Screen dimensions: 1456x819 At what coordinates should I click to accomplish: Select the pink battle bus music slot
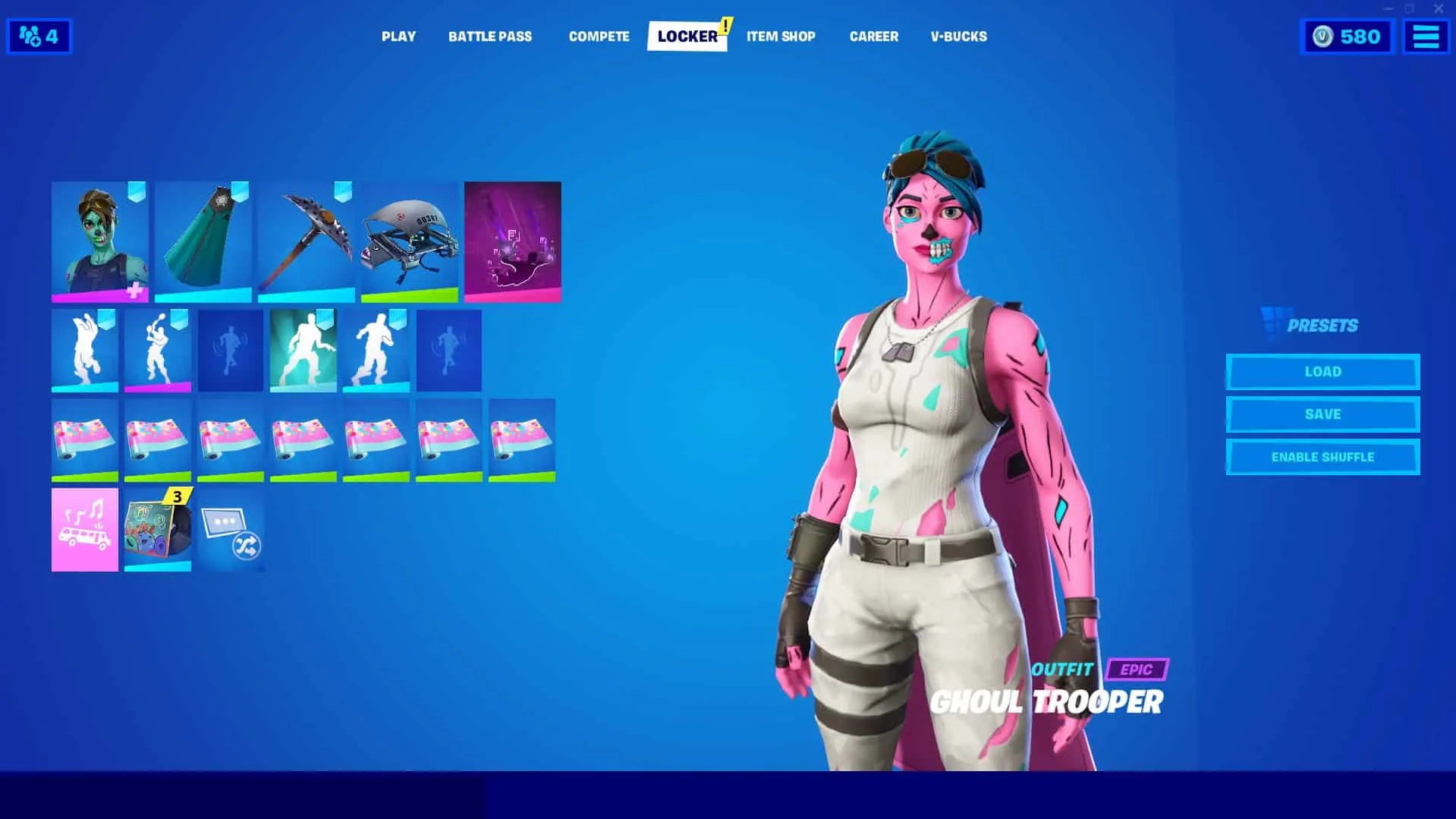click(x=84, y=529)
